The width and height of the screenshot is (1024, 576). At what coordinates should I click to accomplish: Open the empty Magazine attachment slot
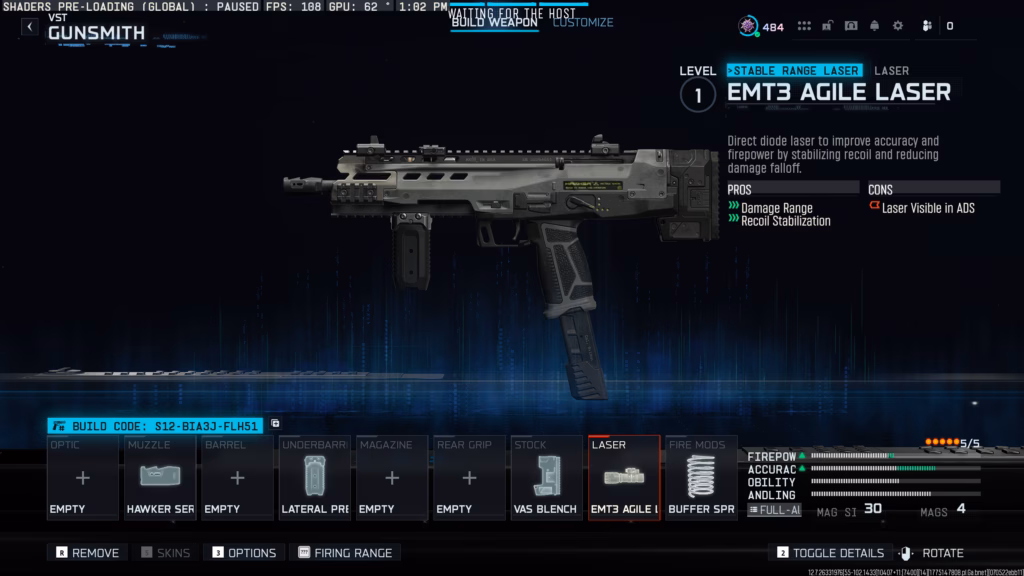392,478
